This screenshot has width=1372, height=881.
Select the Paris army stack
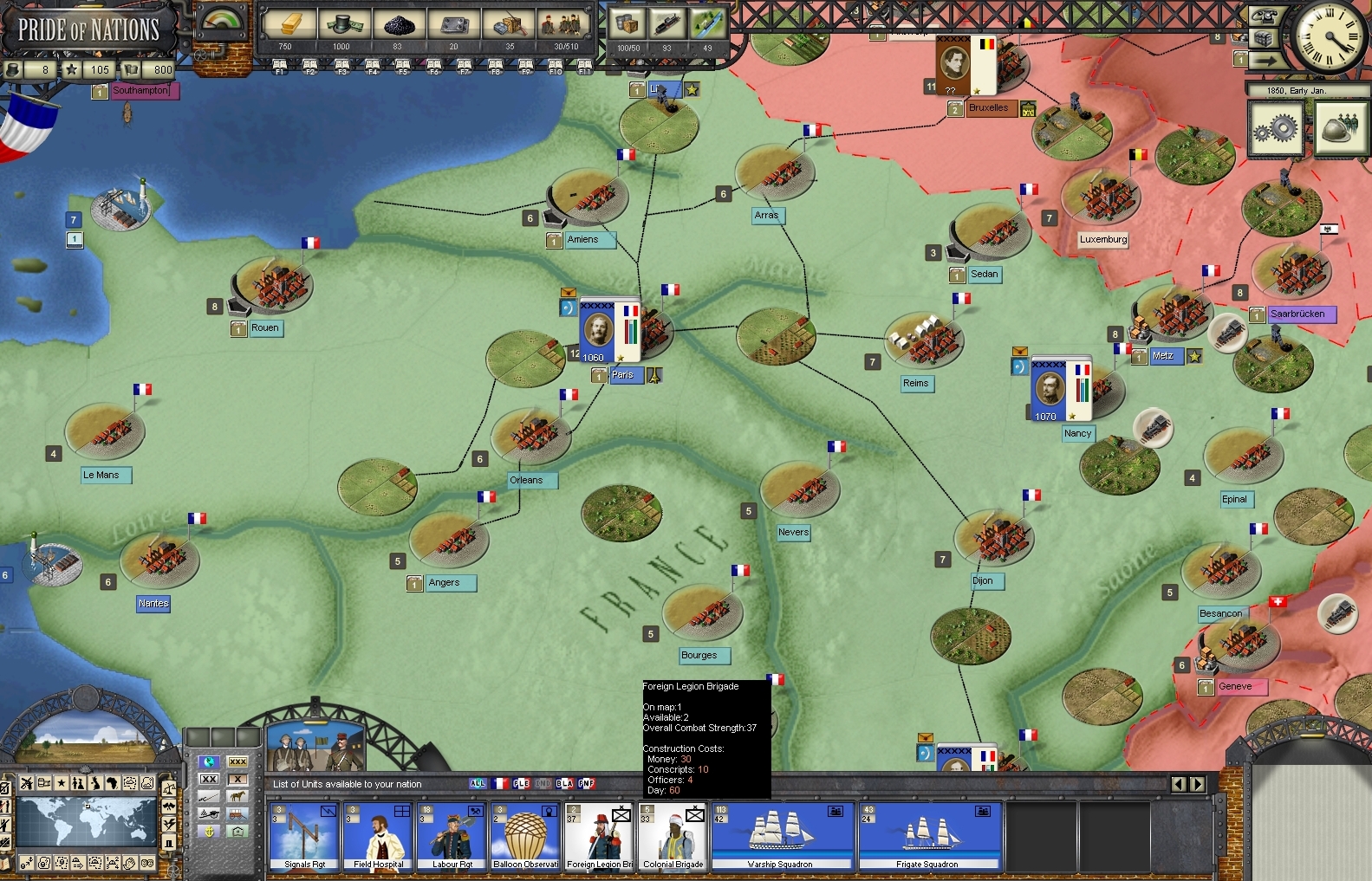pos(609,331)
